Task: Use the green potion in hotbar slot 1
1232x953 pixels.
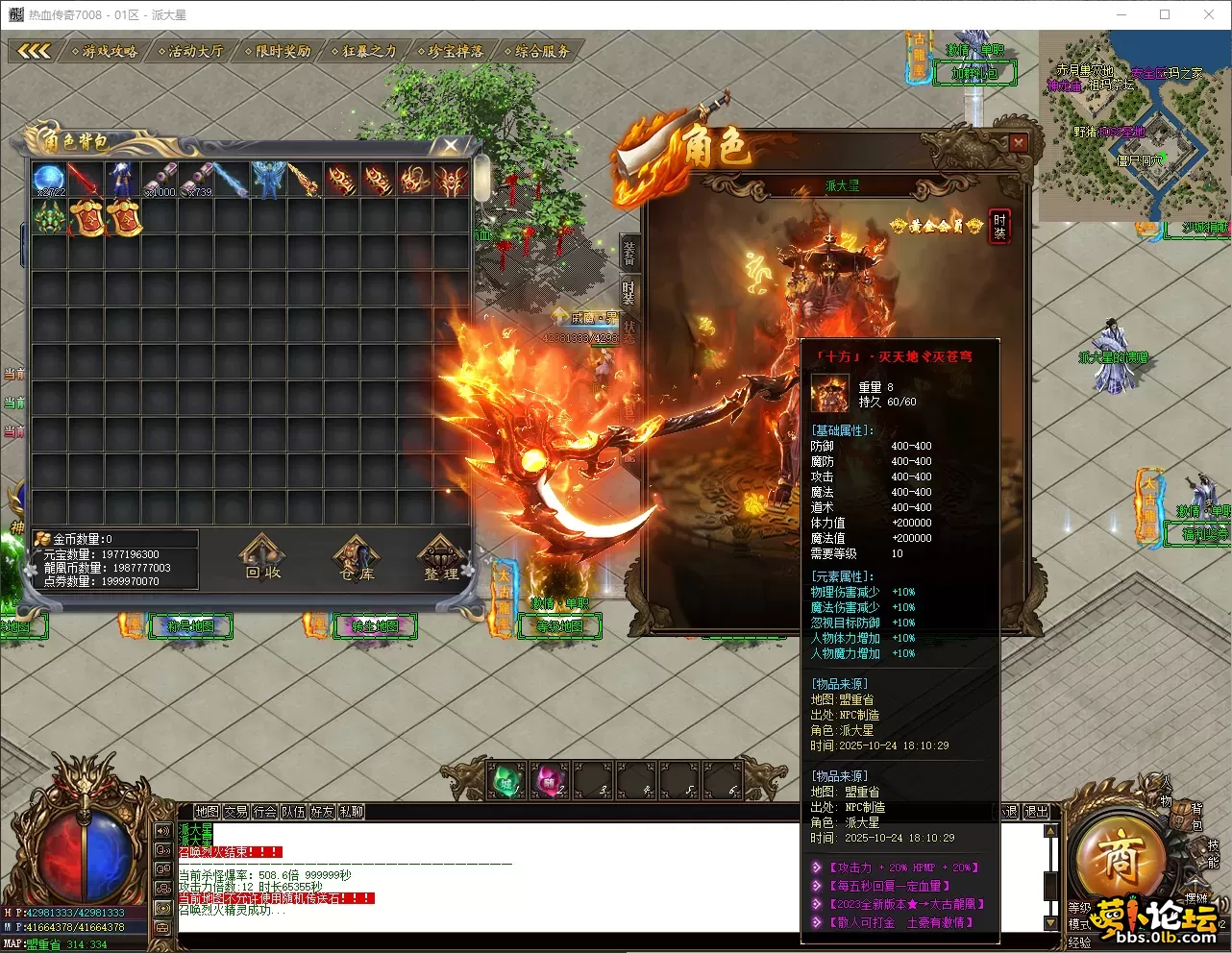Action: coord(505,781)
